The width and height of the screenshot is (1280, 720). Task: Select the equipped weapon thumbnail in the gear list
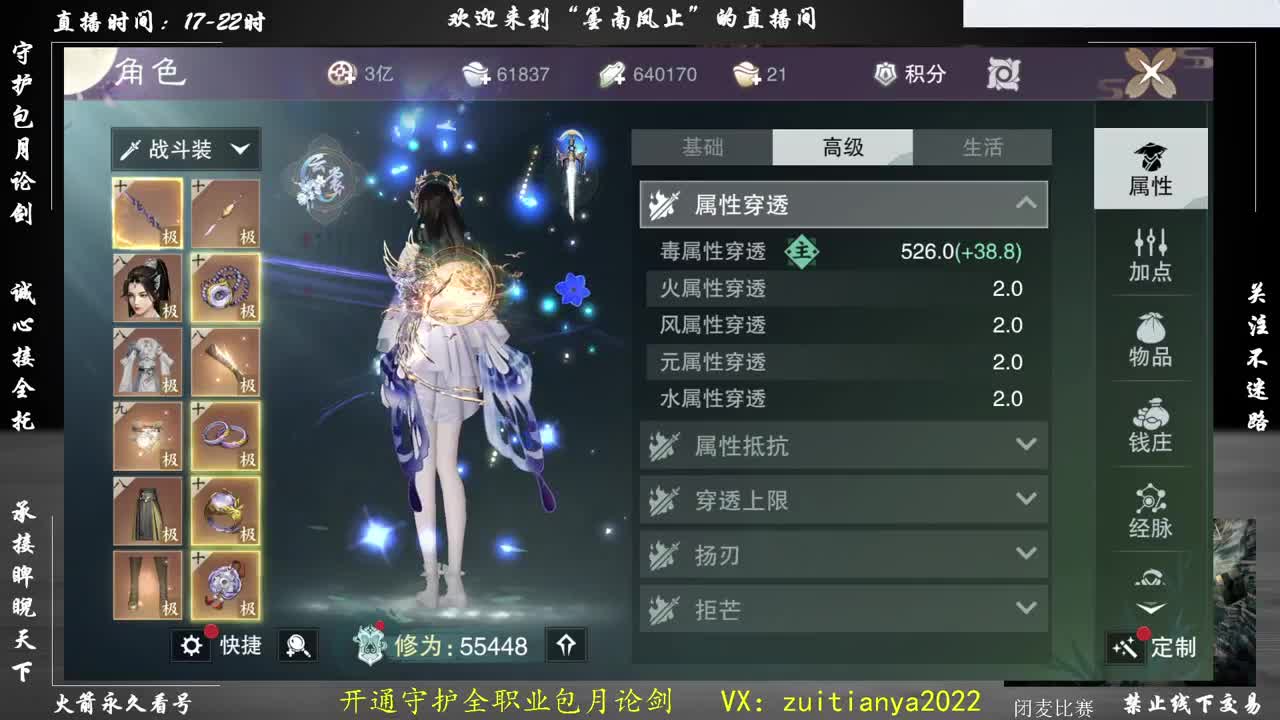(x=147, y=212)
